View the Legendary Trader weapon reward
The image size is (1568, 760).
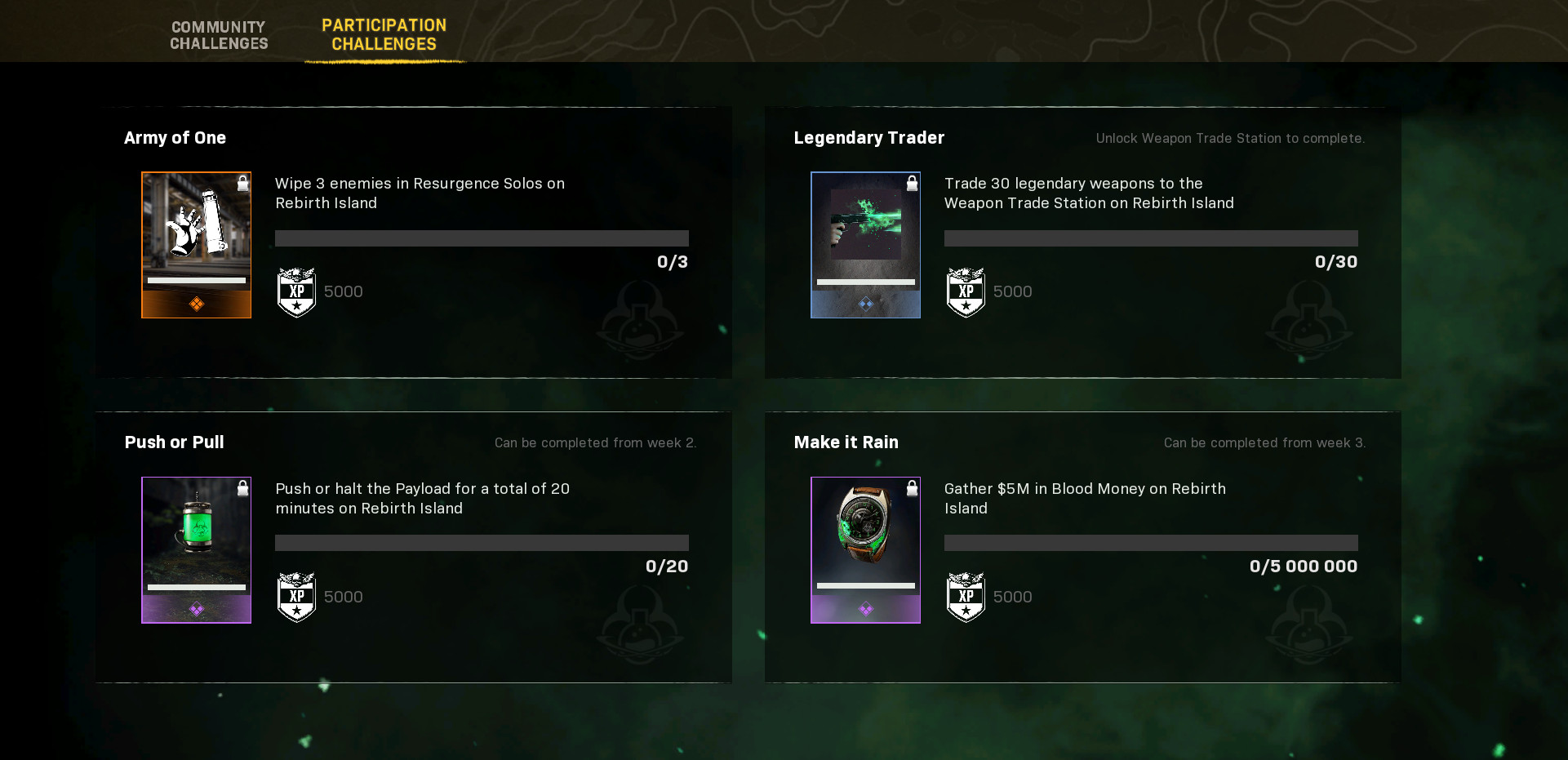(x=865, y=244)
